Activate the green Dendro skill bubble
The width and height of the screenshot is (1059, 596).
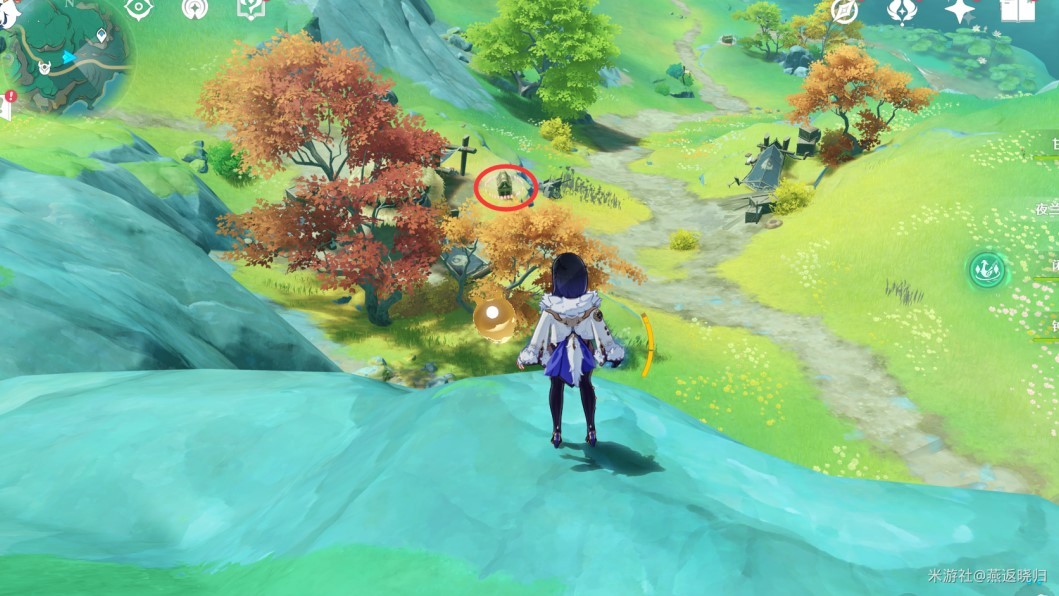point(986,270)
